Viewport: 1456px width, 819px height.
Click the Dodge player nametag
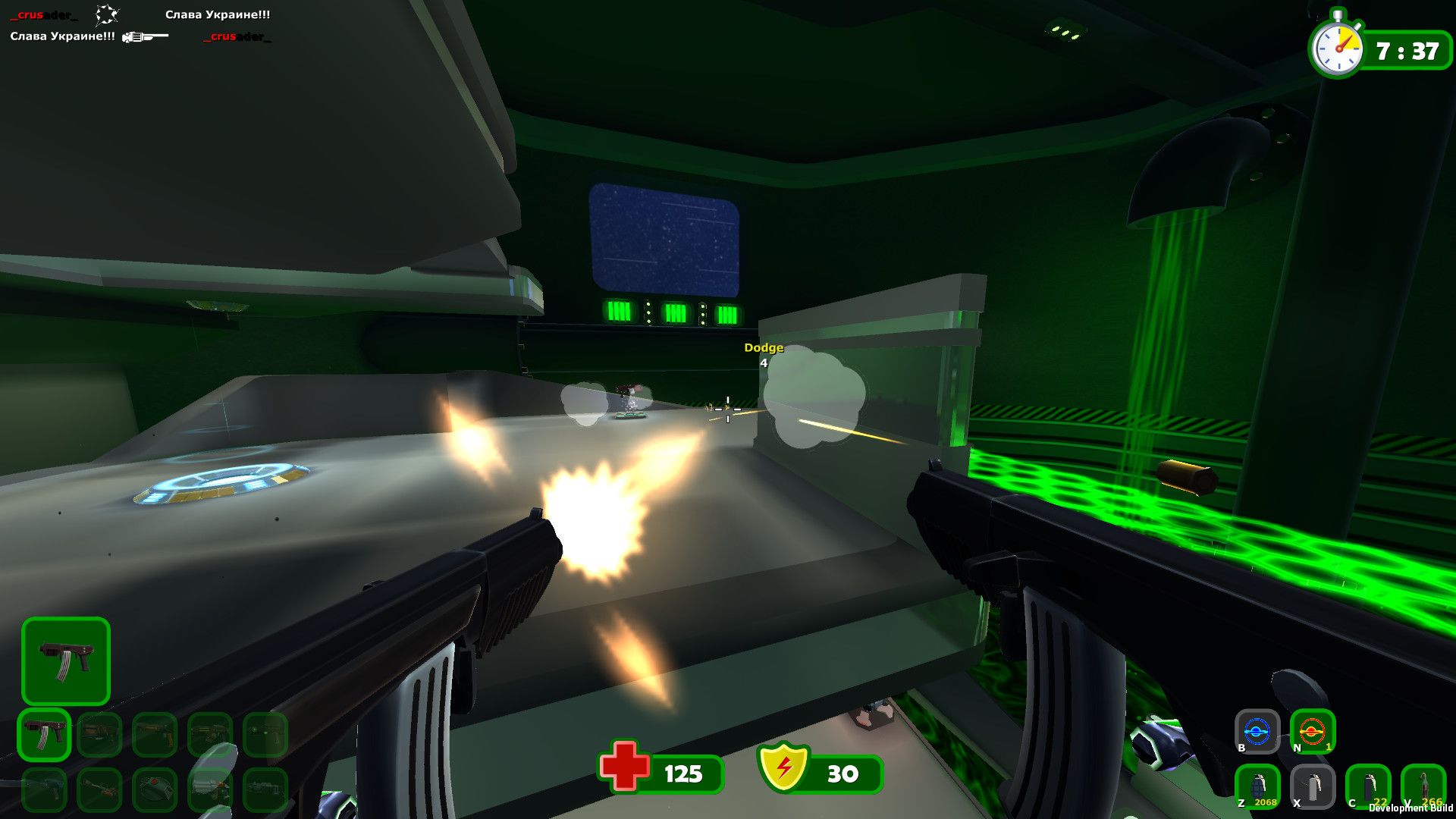[x=763, y=347]
